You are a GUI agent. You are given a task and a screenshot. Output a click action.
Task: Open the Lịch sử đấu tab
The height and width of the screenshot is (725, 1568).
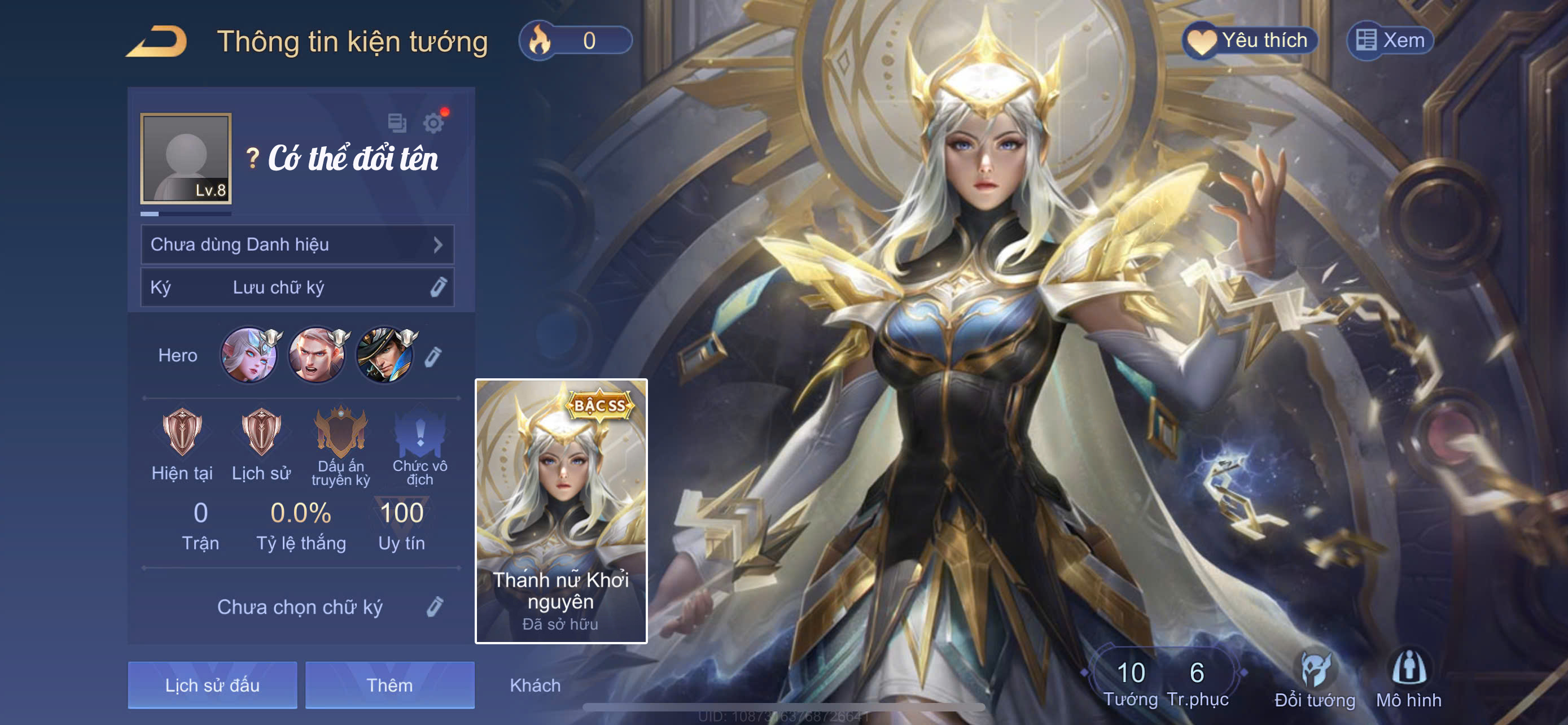[x=212, y=685]
